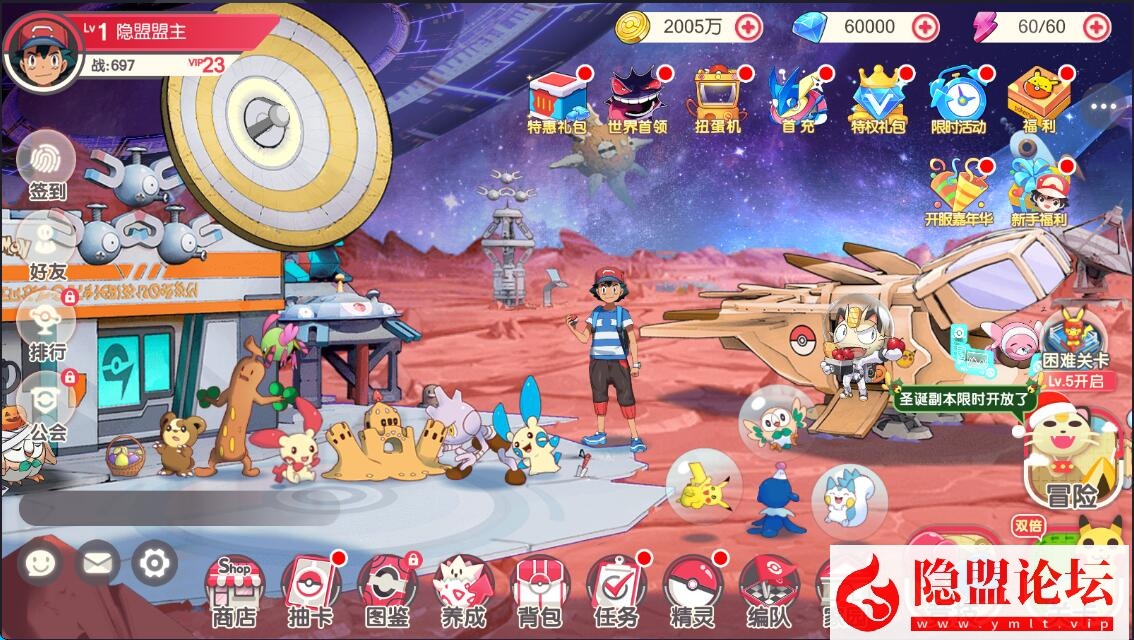Open the 特惠礼包 special gift pack
The width and height of the screenshot is (1134, 640).
tap(557, 100)
